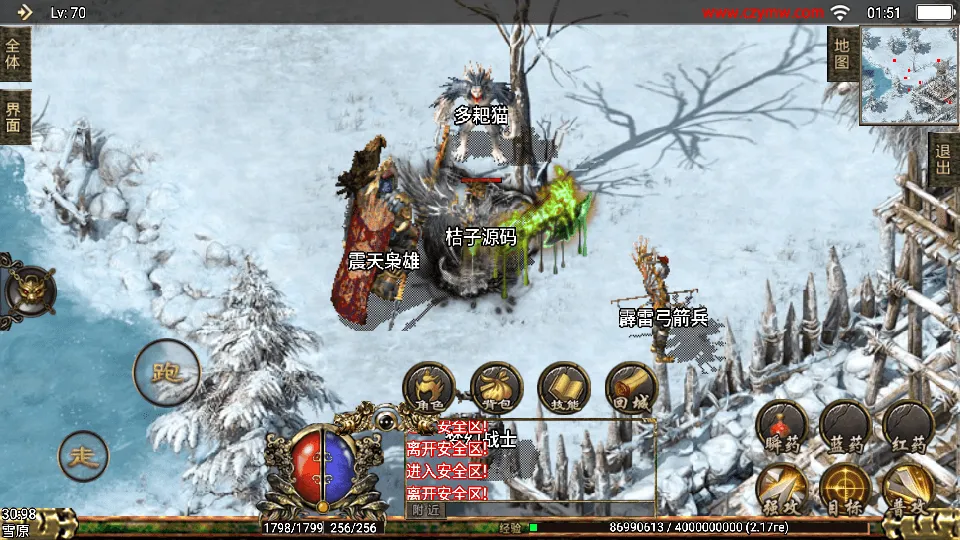
Task: Click the eye ornament above the chat box
Action: point(385,423)
